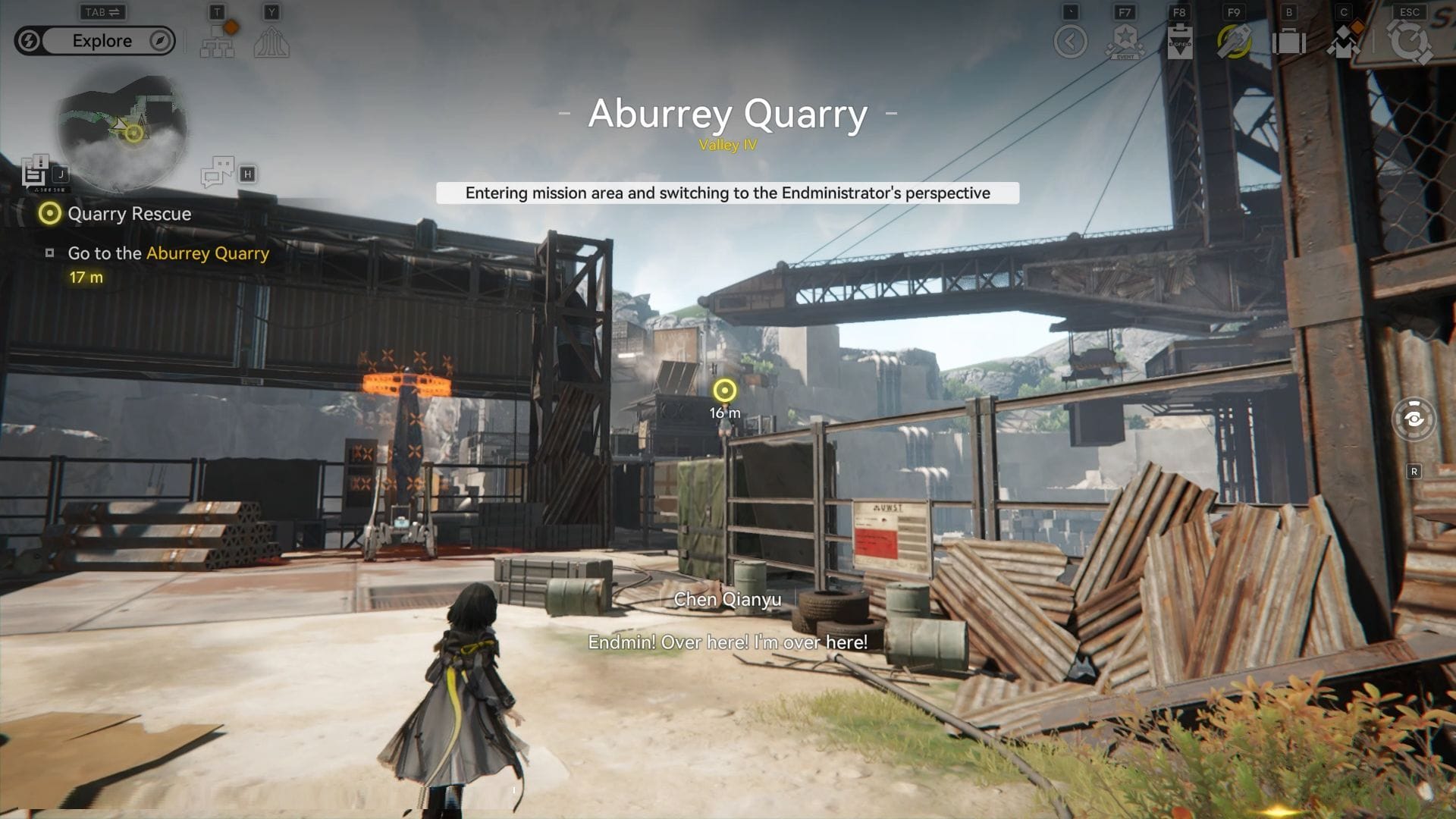Open the mission log icon

[35, 173]
